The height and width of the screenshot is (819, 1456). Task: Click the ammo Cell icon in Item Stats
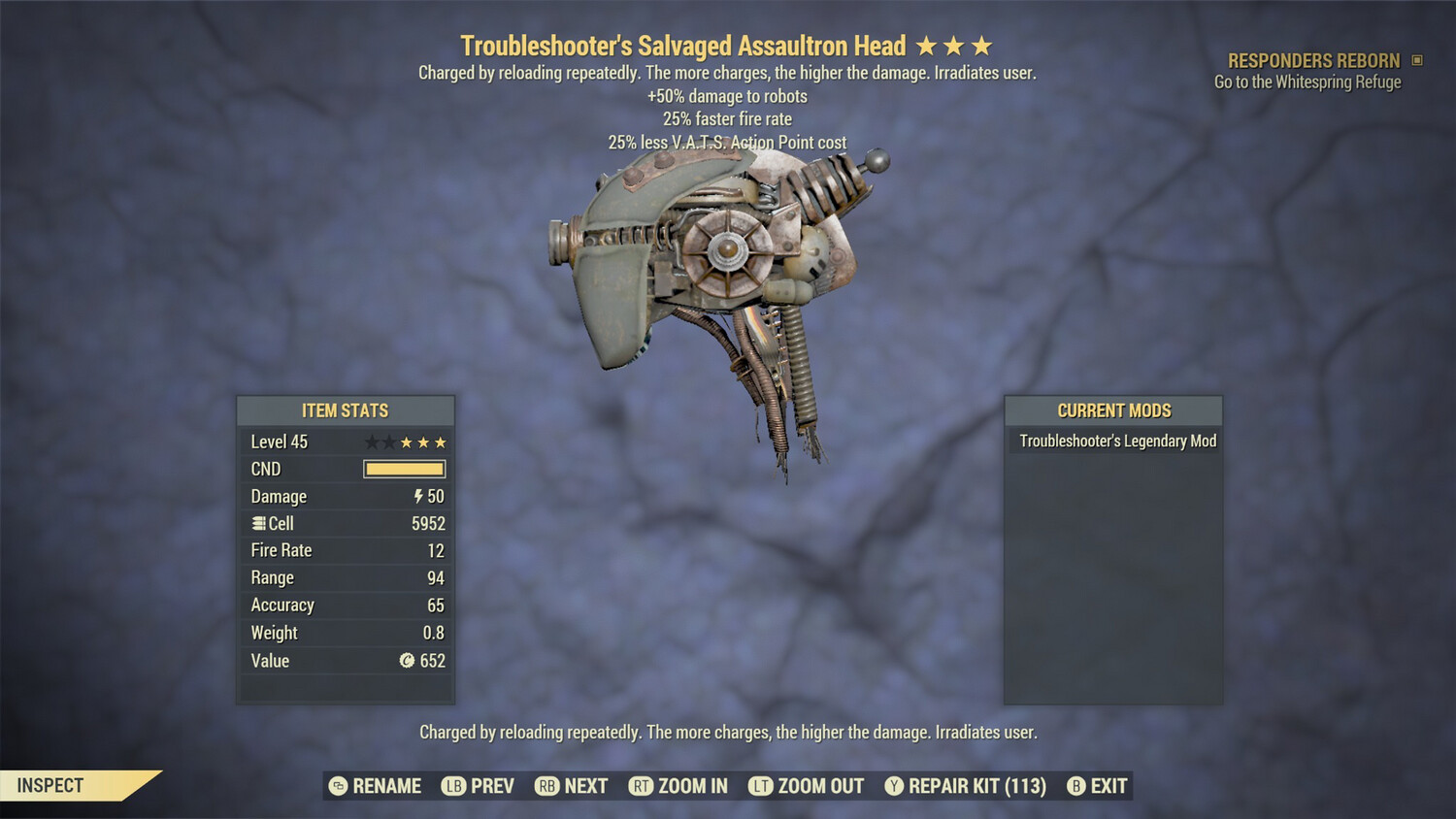pos(258,523)
